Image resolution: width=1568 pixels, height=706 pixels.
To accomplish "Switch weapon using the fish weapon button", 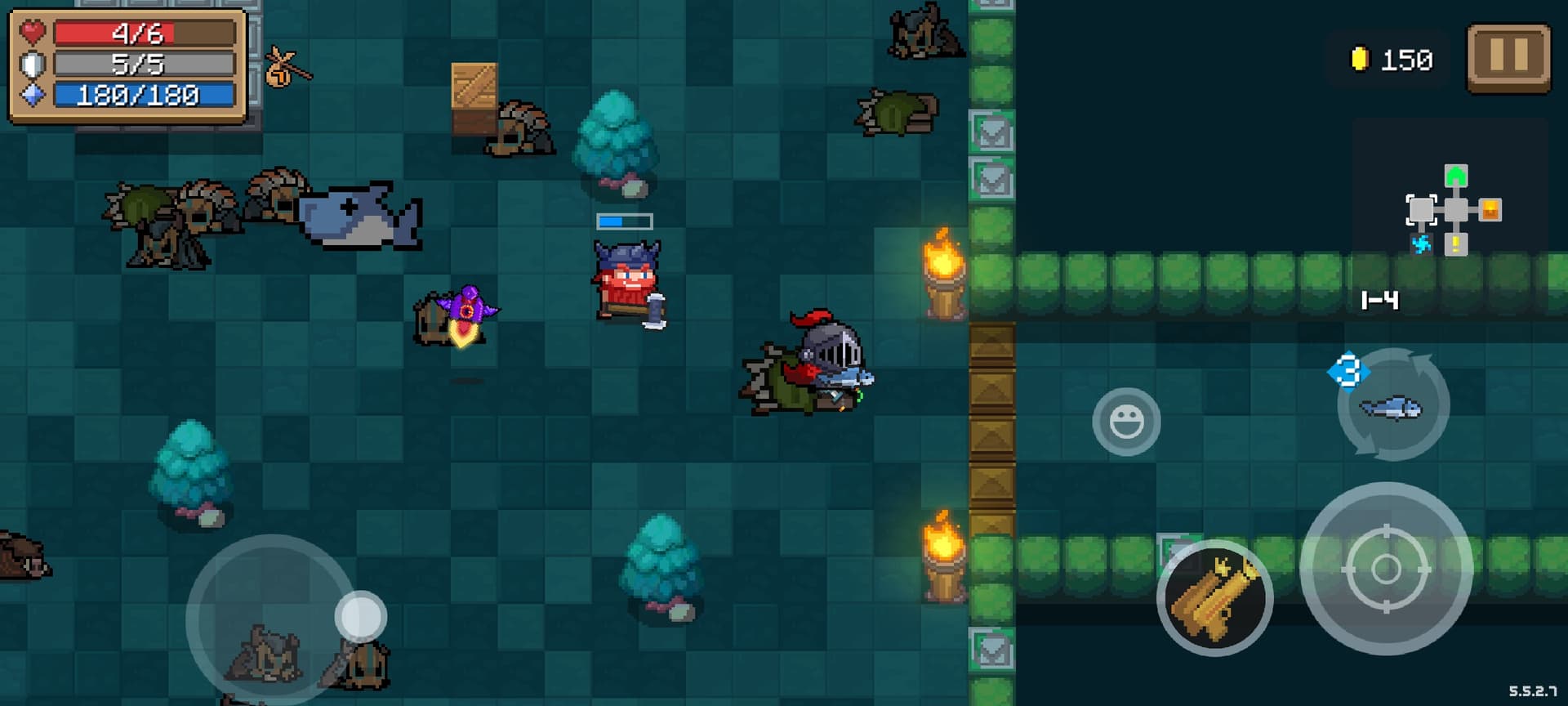I will pyautogui.click(x=1393, y=405).
